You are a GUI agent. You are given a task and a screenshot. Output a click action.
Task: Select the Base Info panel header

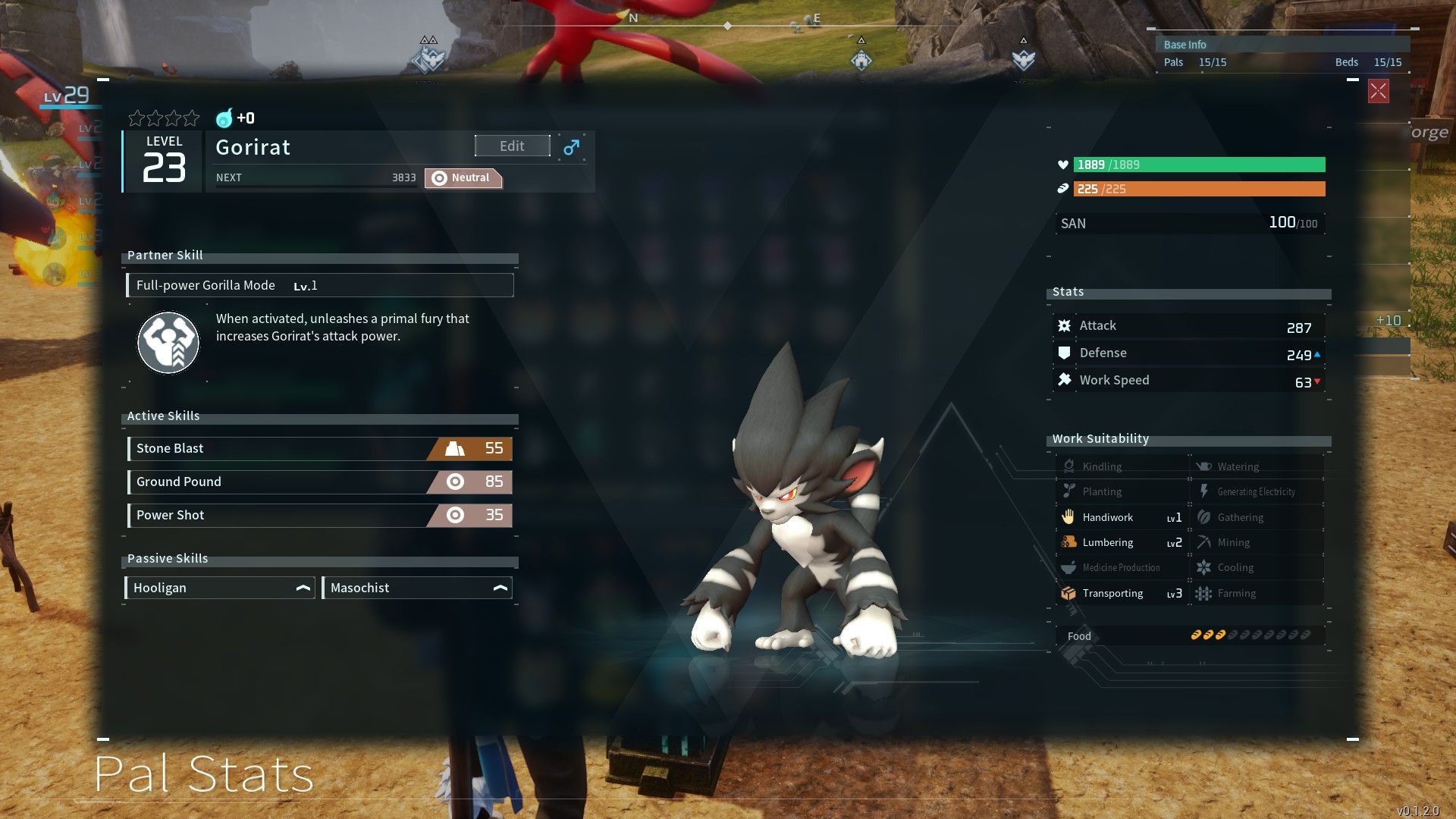pos(1185,44)
